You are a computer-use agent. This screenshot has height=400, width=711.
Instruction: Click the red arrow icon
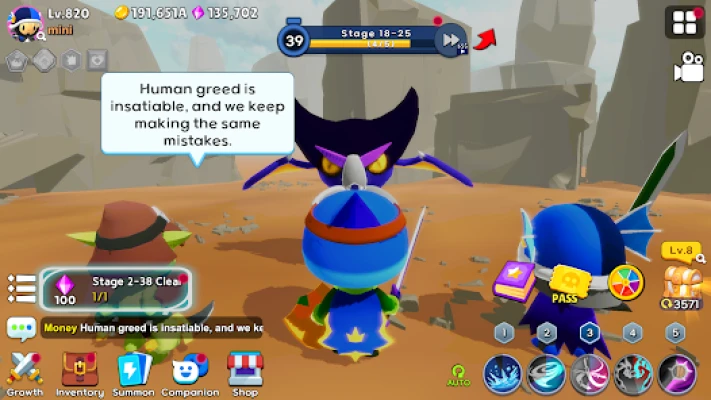point(485,39)
